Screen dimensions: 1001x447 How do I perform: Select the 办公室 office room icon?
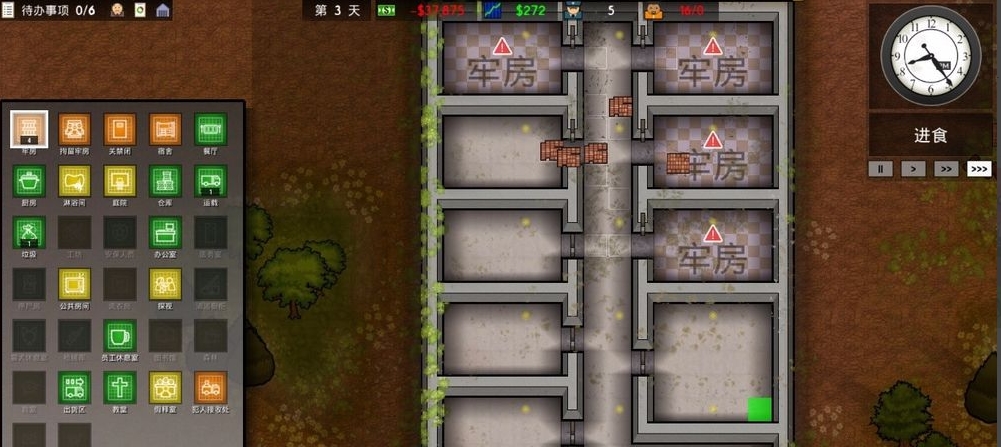[x=165, y=233]
